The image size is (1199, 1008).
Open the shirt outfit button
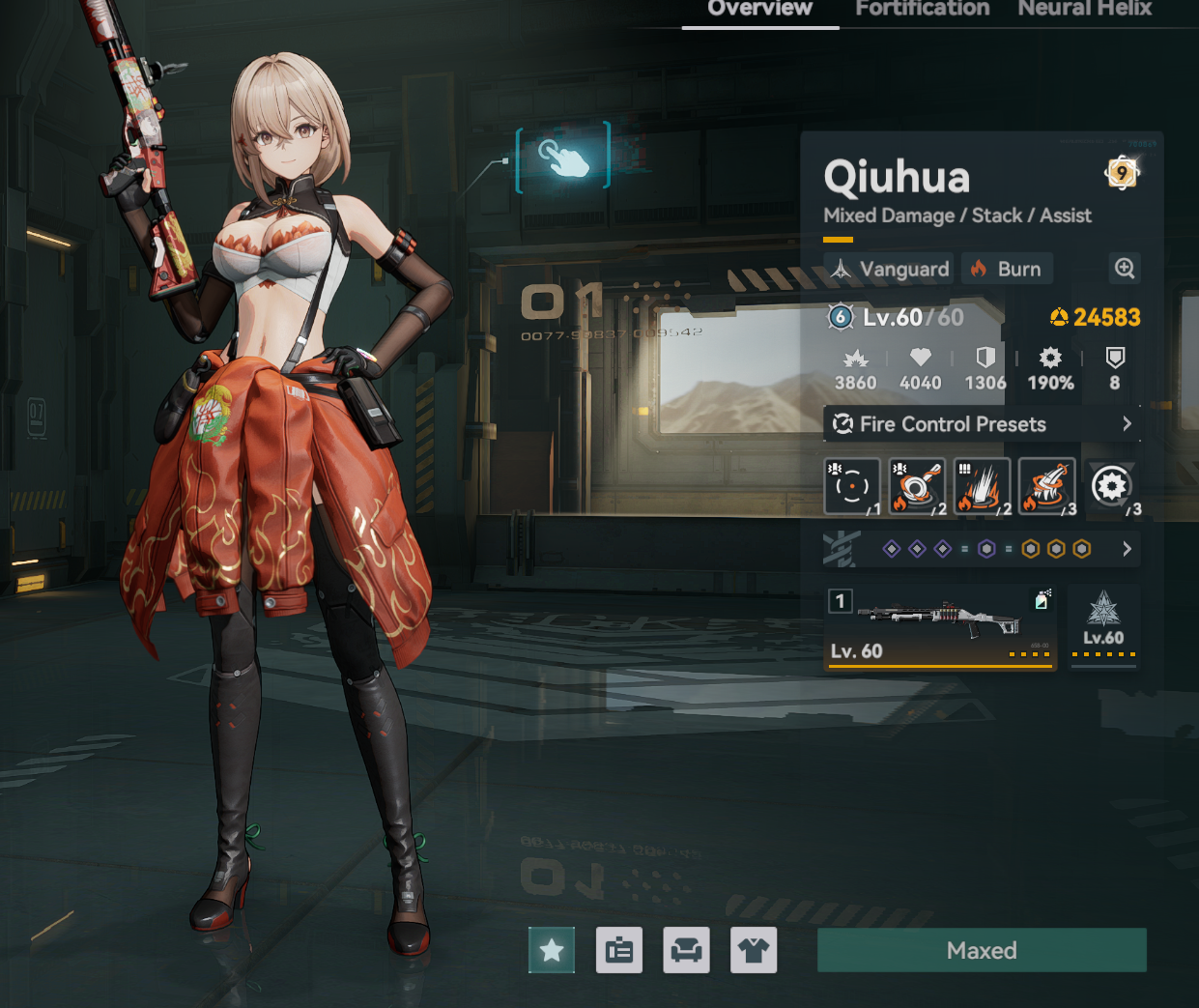click(754, 950)
